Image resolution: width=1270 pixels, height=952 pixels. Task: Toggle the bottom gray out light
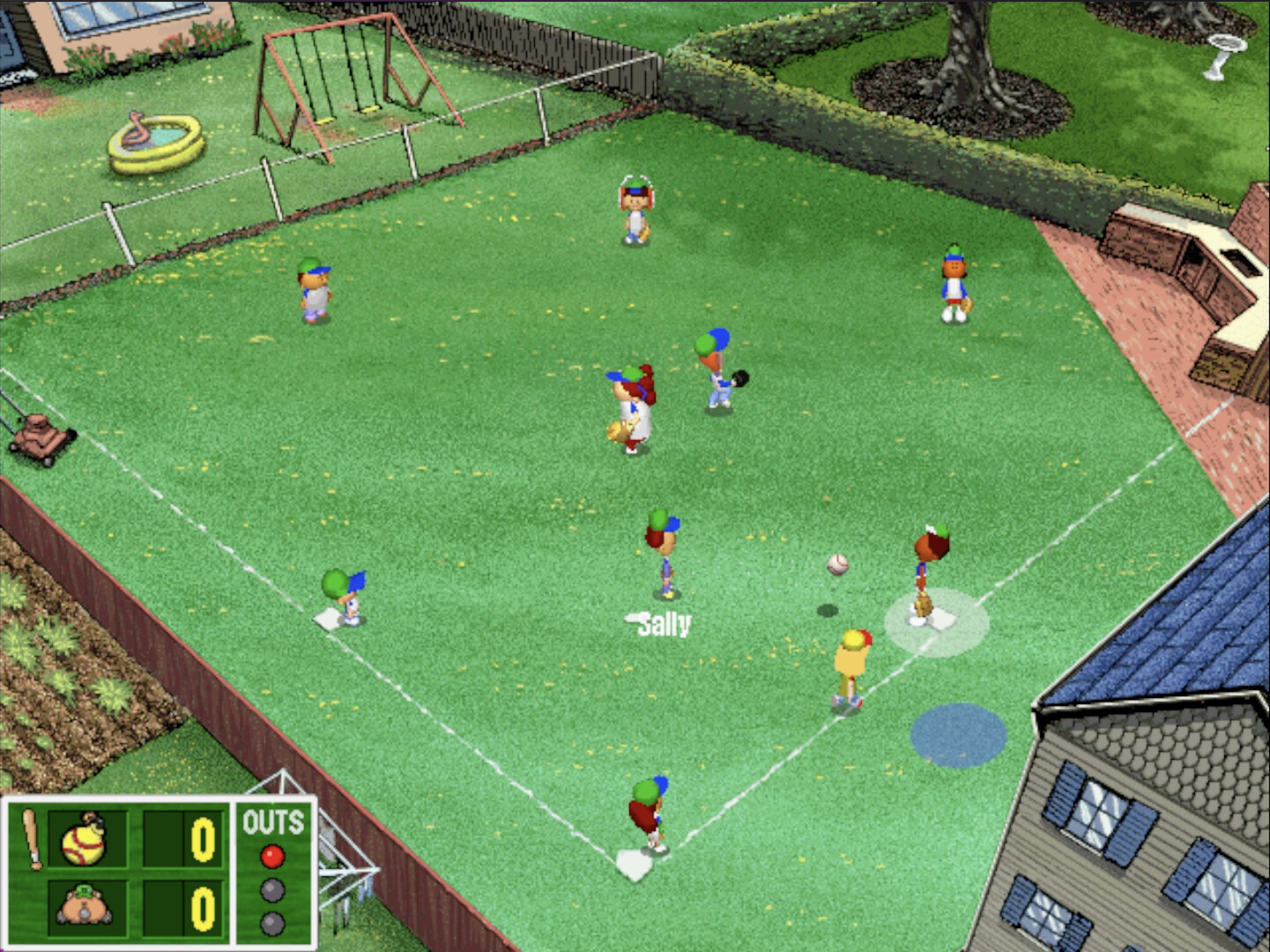pyautogui.click(x=271, y=925)
